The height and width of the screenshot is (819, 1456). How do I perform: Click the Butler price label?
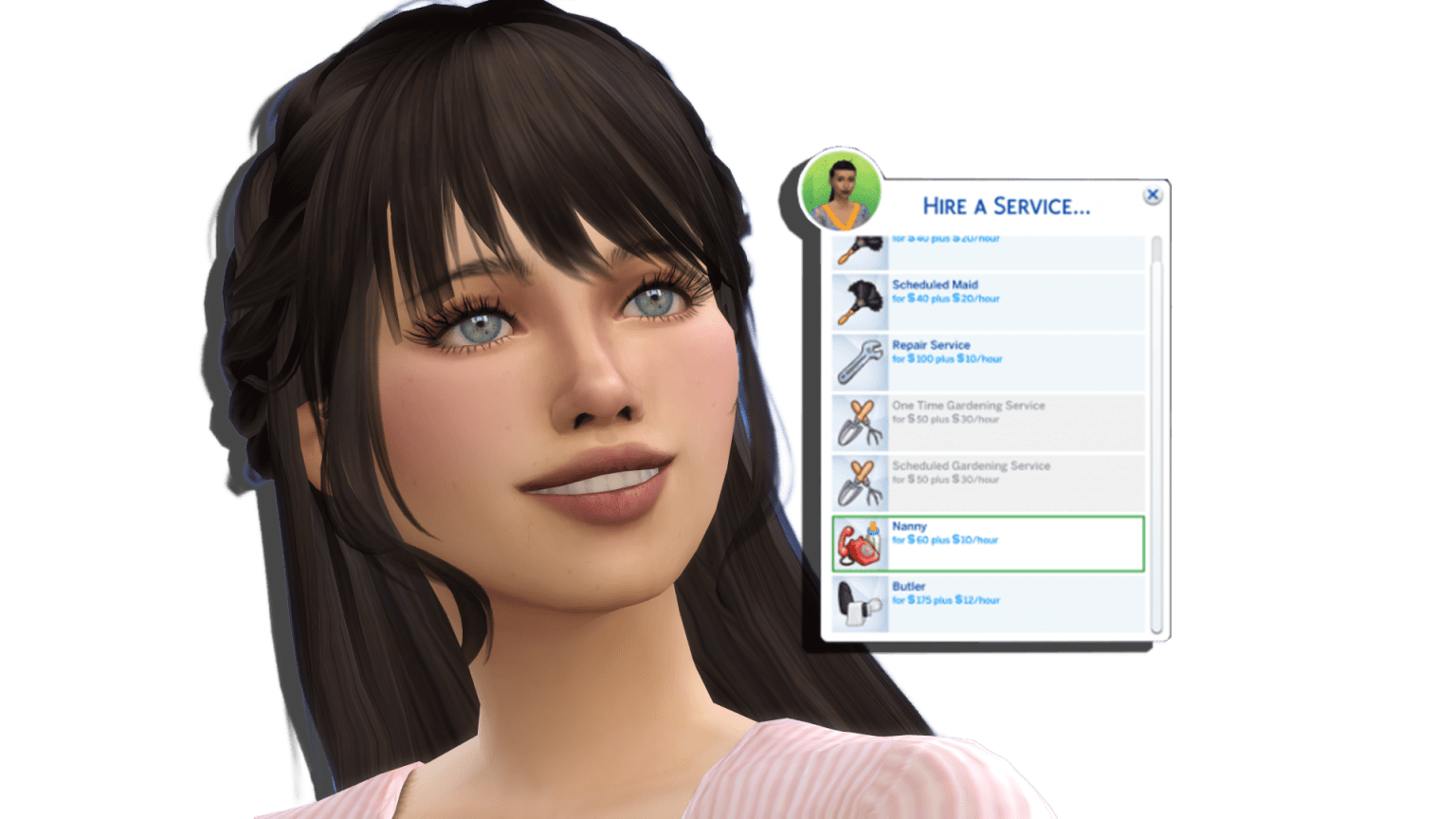[x=945, y=600]
